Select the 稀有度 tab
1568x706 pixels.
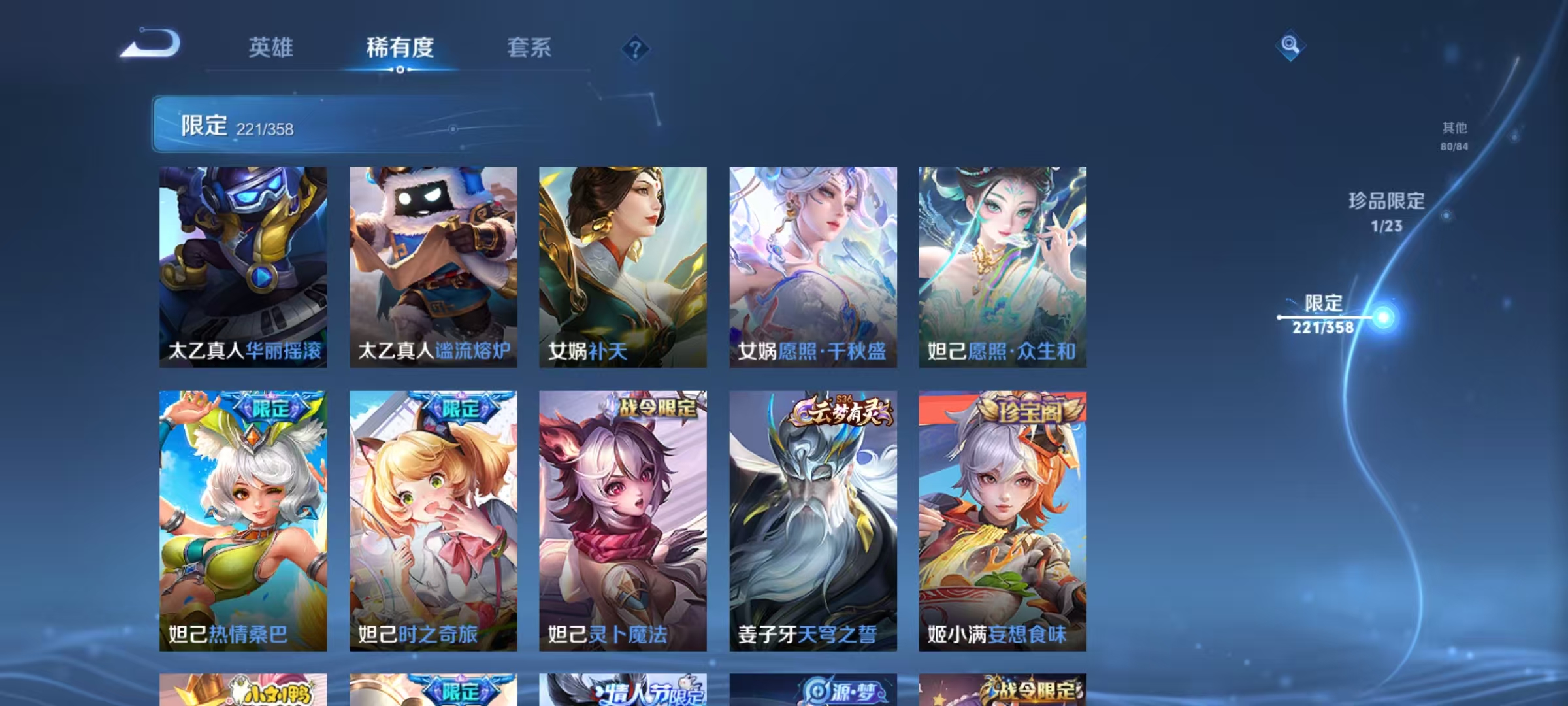[401, 48]
